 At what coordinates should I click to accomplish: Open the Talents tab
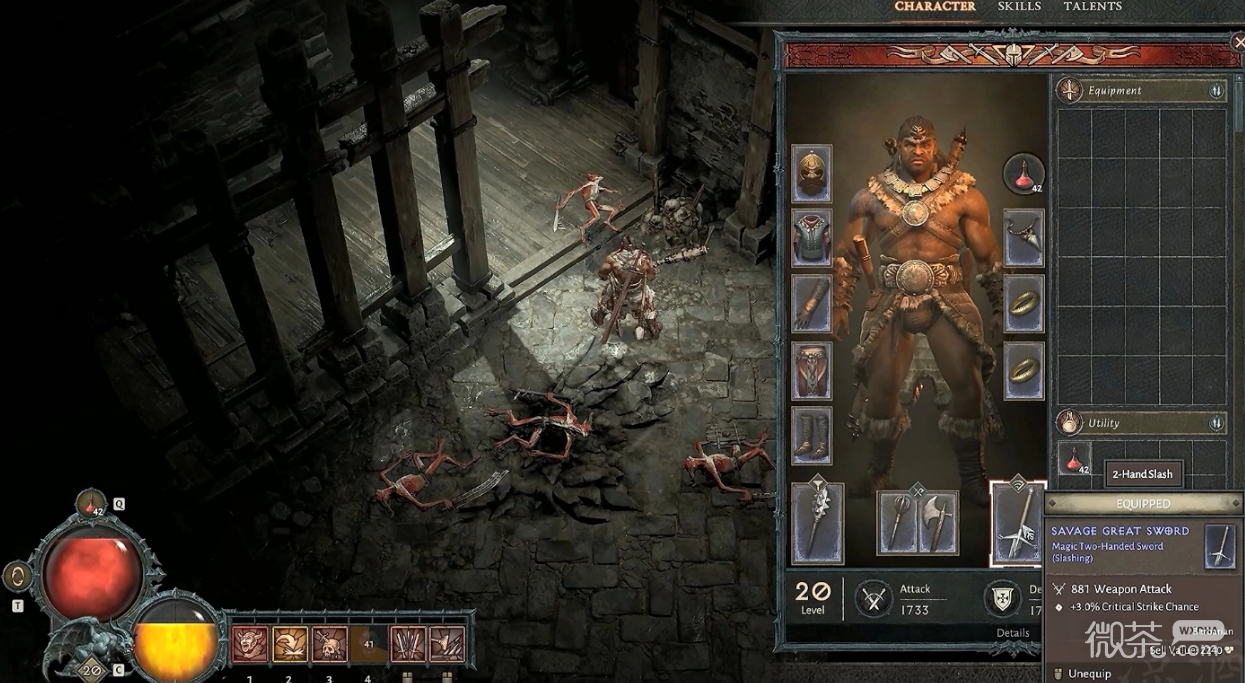(x=1092, y=7)
